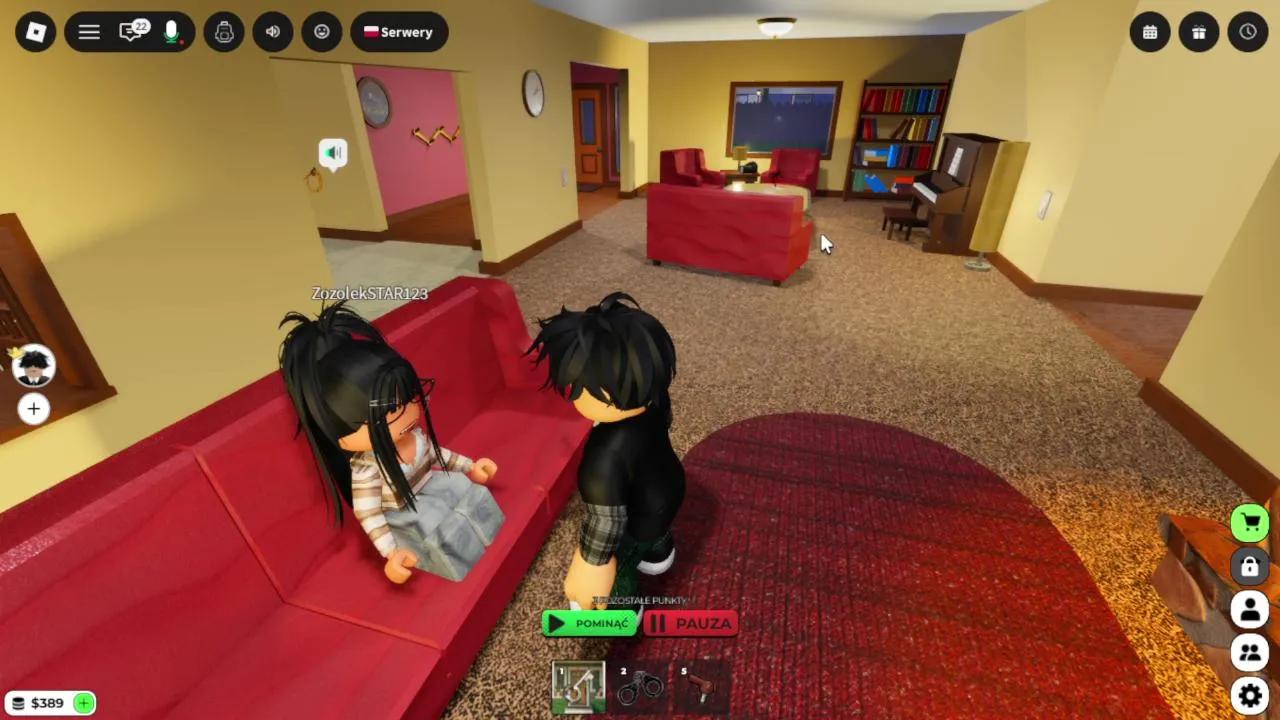Open the calendar events icon

click(1149, 31)
